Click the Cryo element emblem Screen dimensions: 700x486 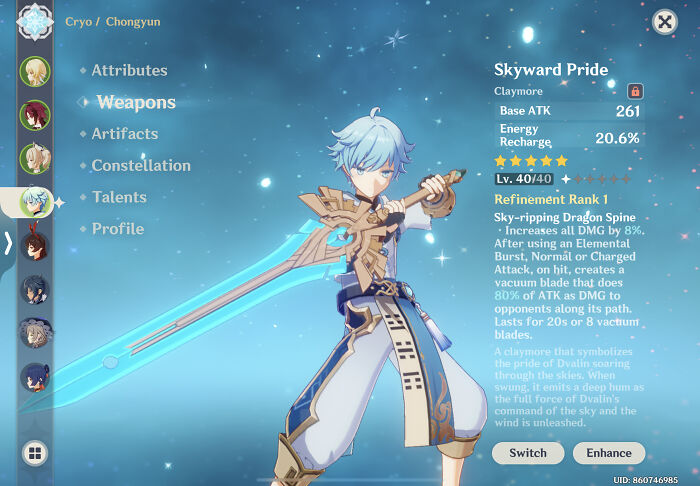(35, 19)
